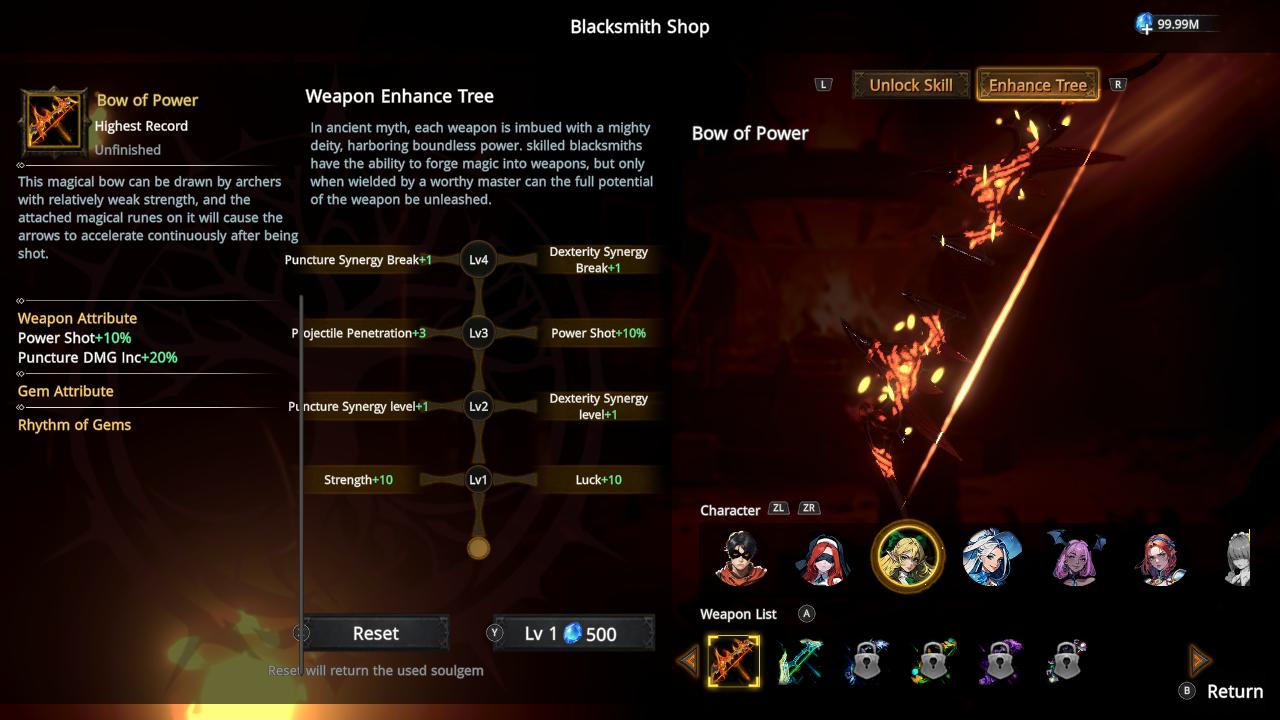1280x720 pixels.
Task: Pick the red-haired nun character portrait
Action: 822,558
